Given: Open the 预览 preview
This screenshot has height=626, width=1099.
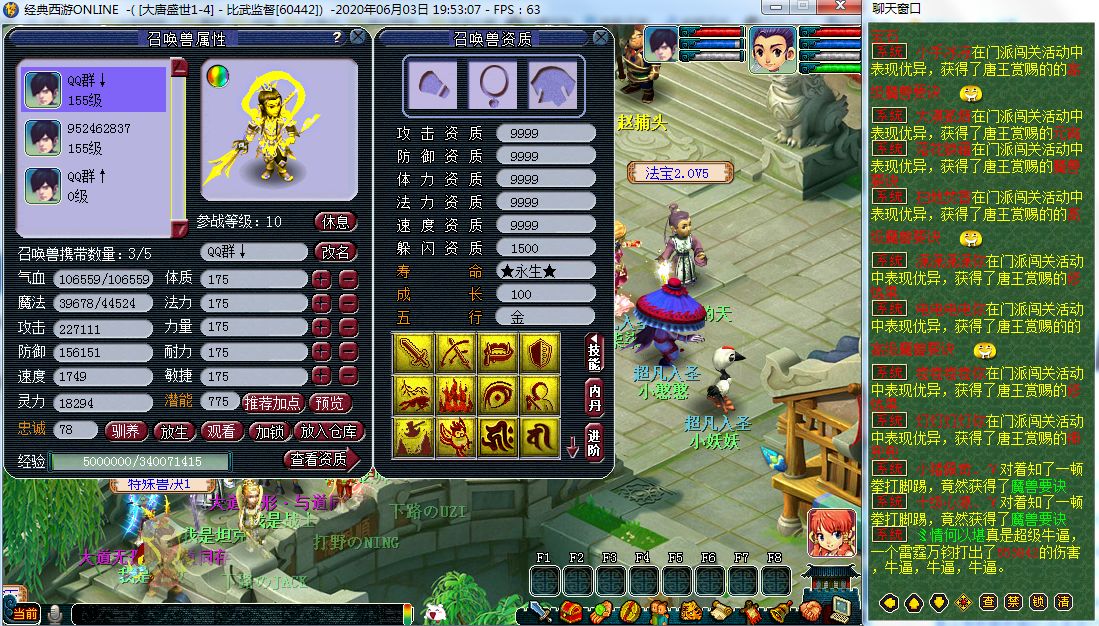Looking at the screenshot, I should click(x=332, y=403).
